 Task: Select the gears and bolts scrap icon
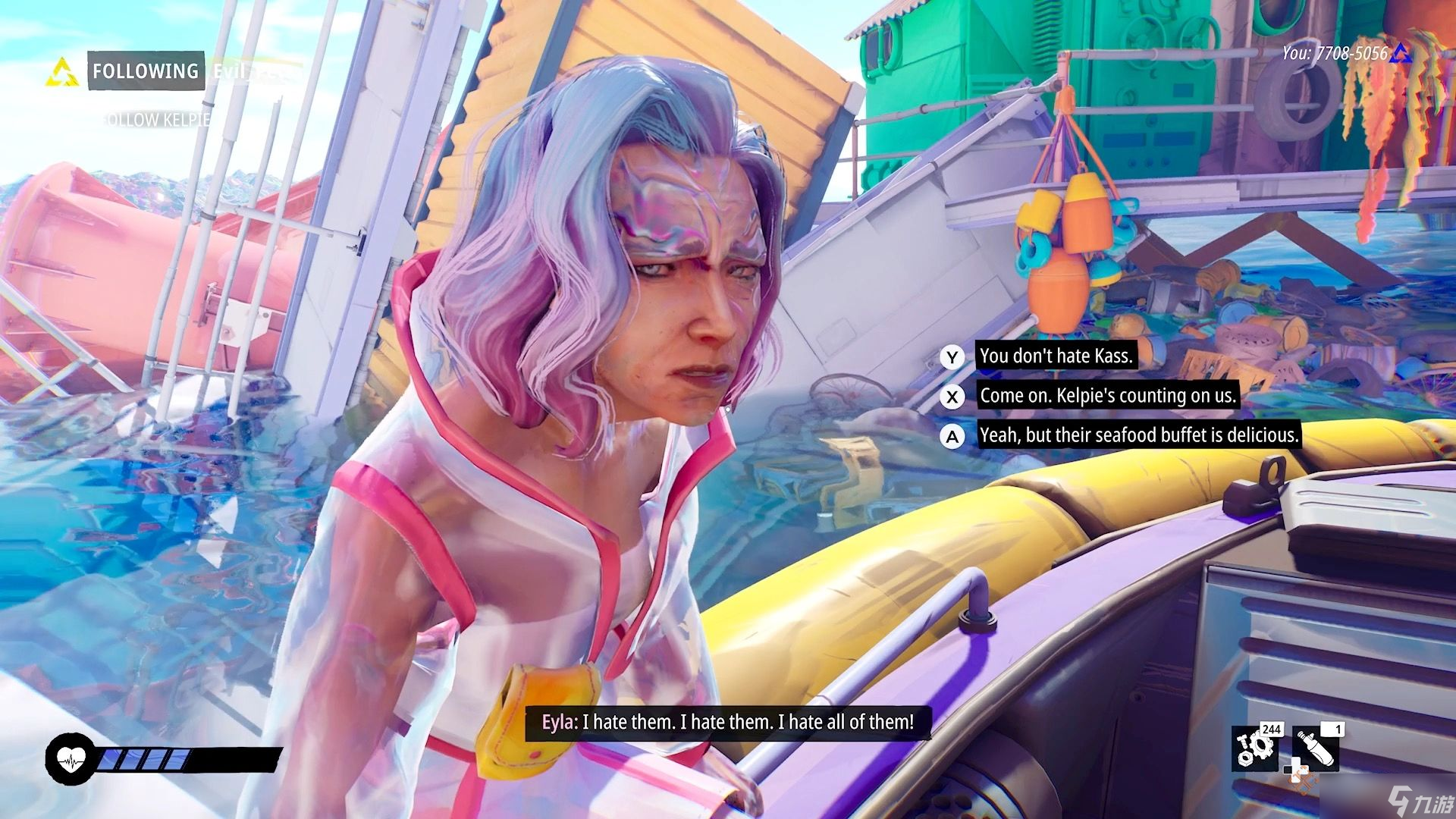click(1256, 748)
